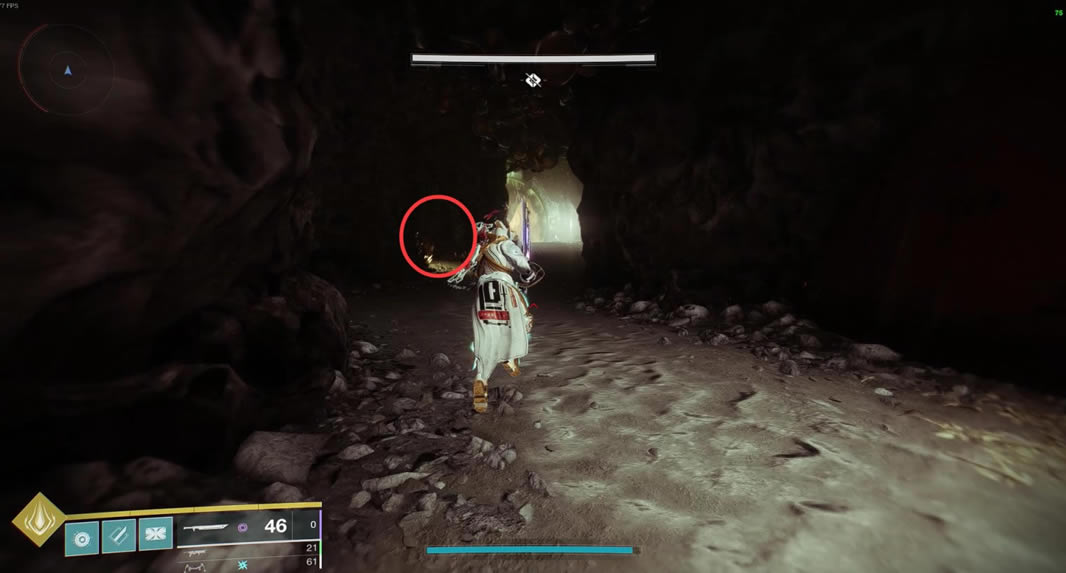Trigger the class ability icon with crossed burst
Image resolution: width=1066 pixels, height=573 pixels.
[x=155, y=535]
